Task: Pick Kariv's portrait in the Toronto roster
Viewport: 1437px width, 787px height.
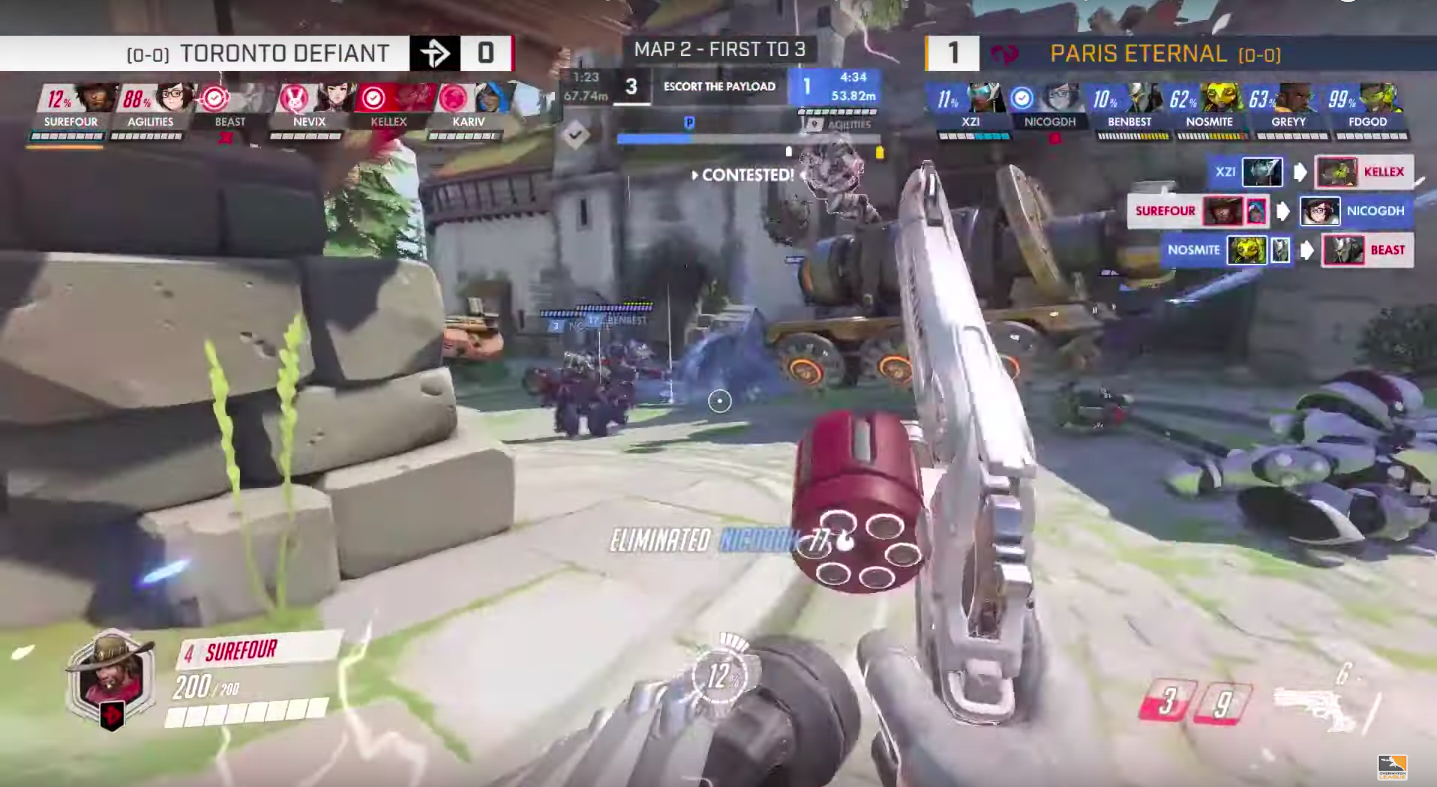Action: tap(490, 99)
